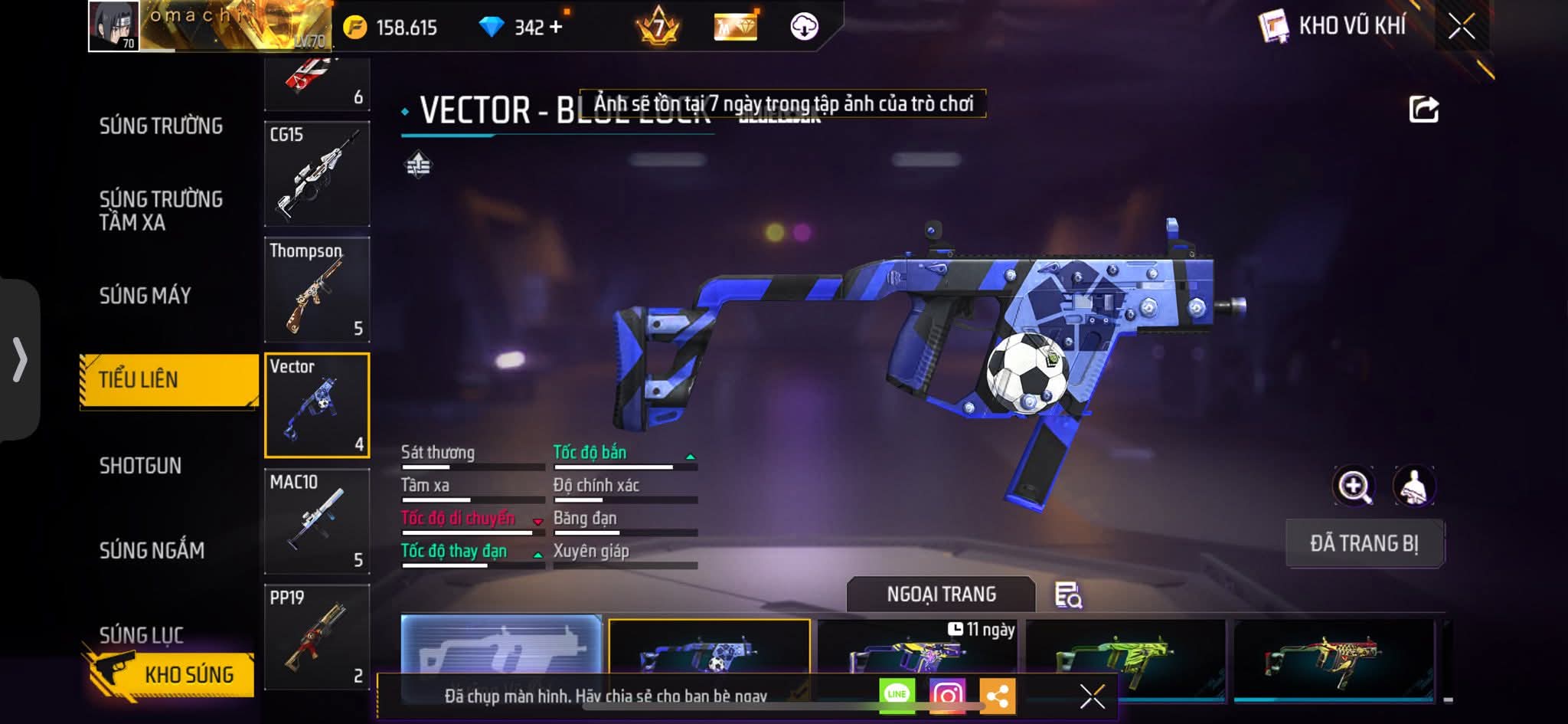Click the character preview icon

click(1413, 486)
